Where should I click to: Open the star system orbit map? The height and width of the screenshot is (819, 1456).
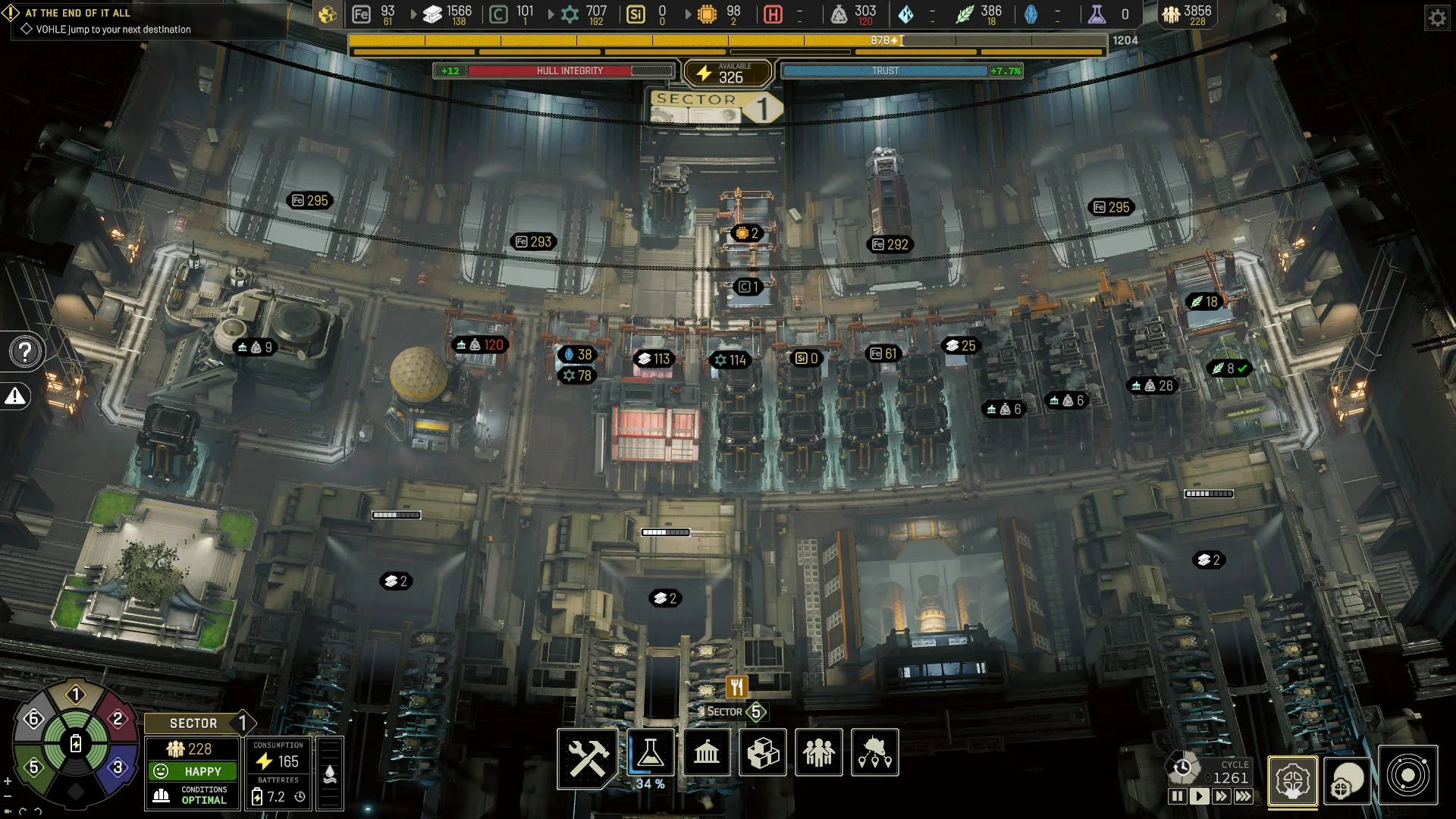click(x=1407, y=776)
